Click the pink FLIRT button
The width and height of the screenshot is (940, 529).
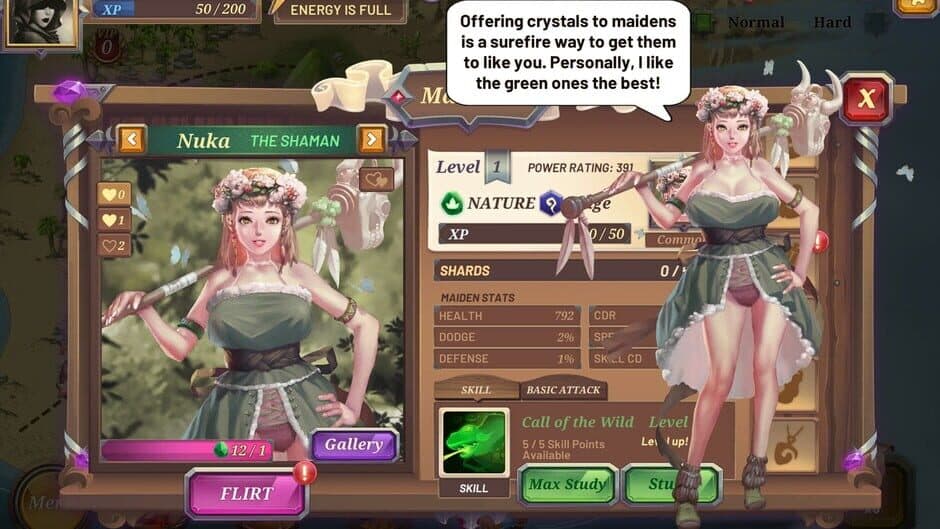pos(246,493)
